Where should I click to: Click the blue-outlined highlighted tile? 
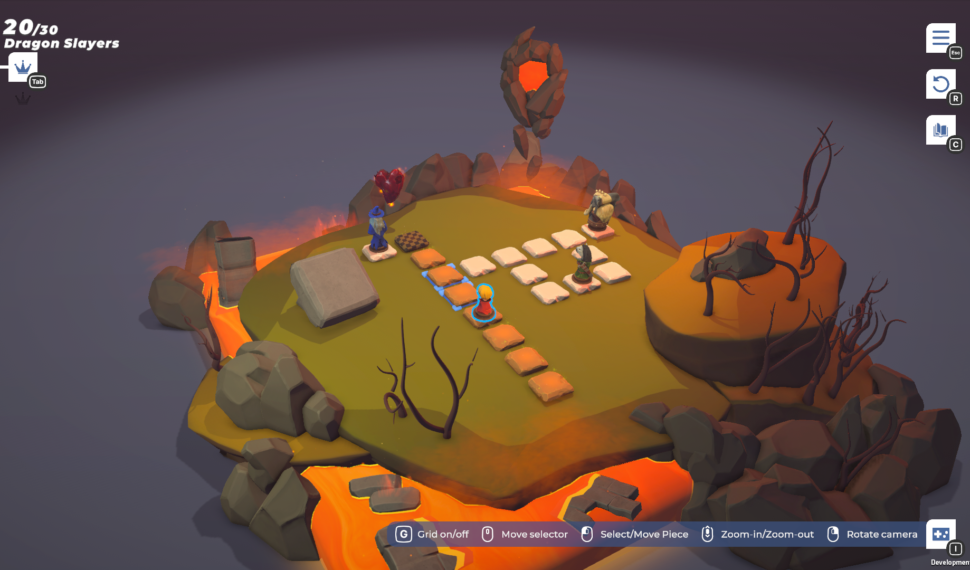coord(442,275)
